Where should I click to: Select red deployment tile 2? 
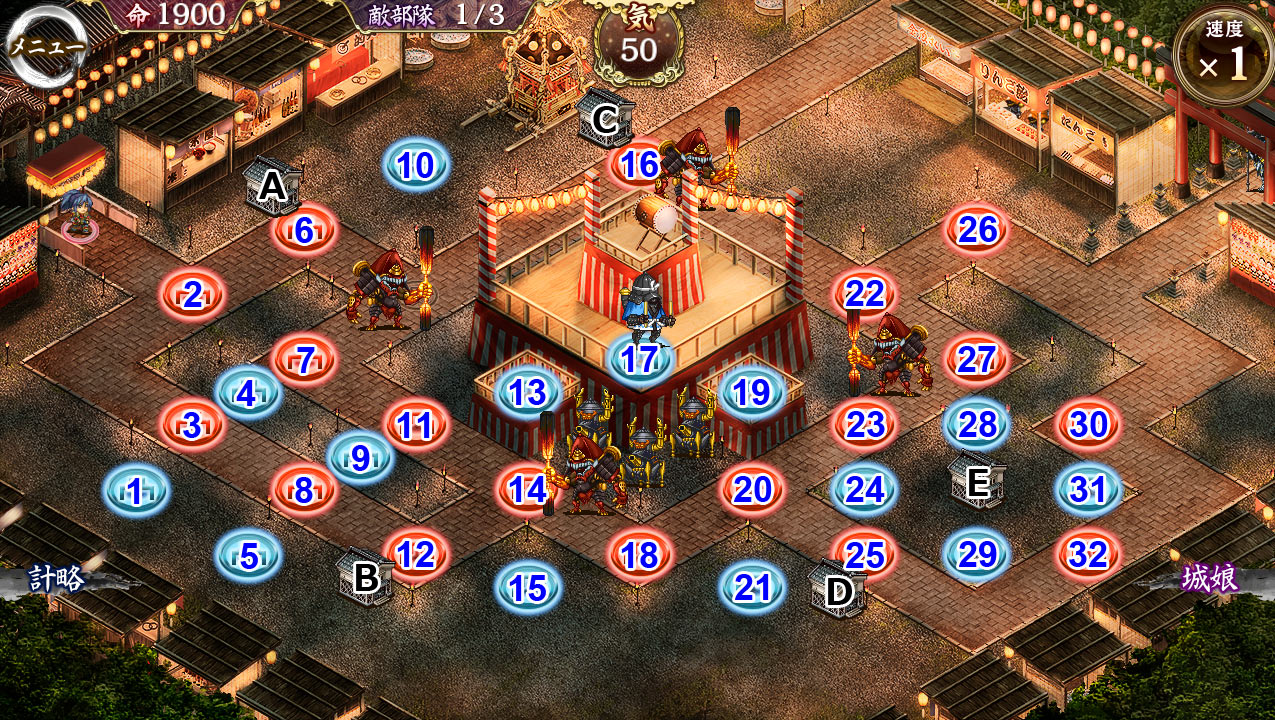[x=192, y=295]
